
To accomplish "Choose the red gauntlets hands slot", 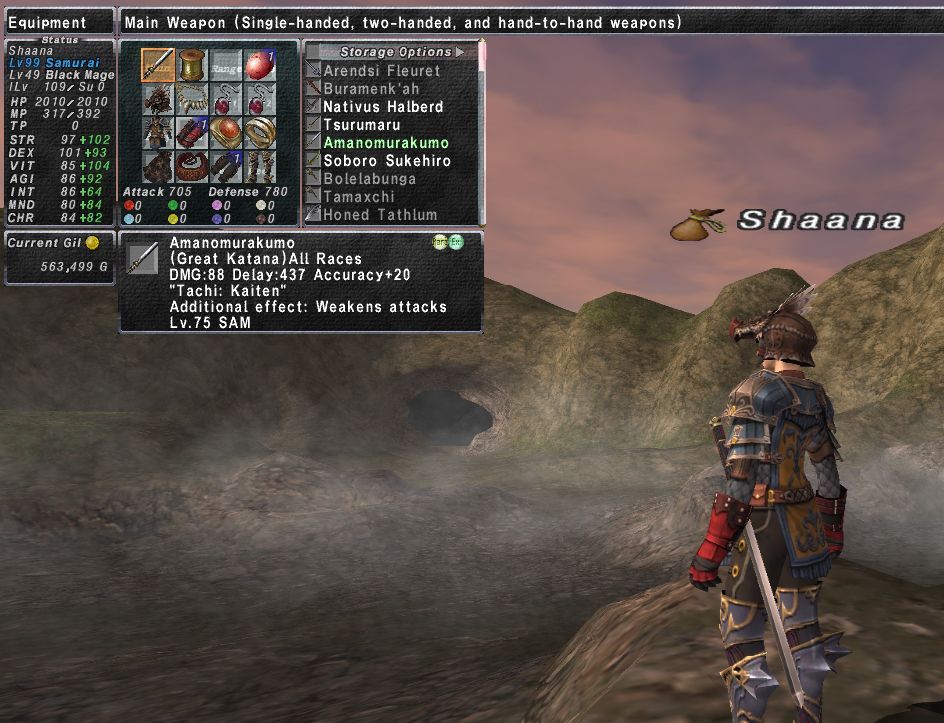I will (x=192, y=133).
